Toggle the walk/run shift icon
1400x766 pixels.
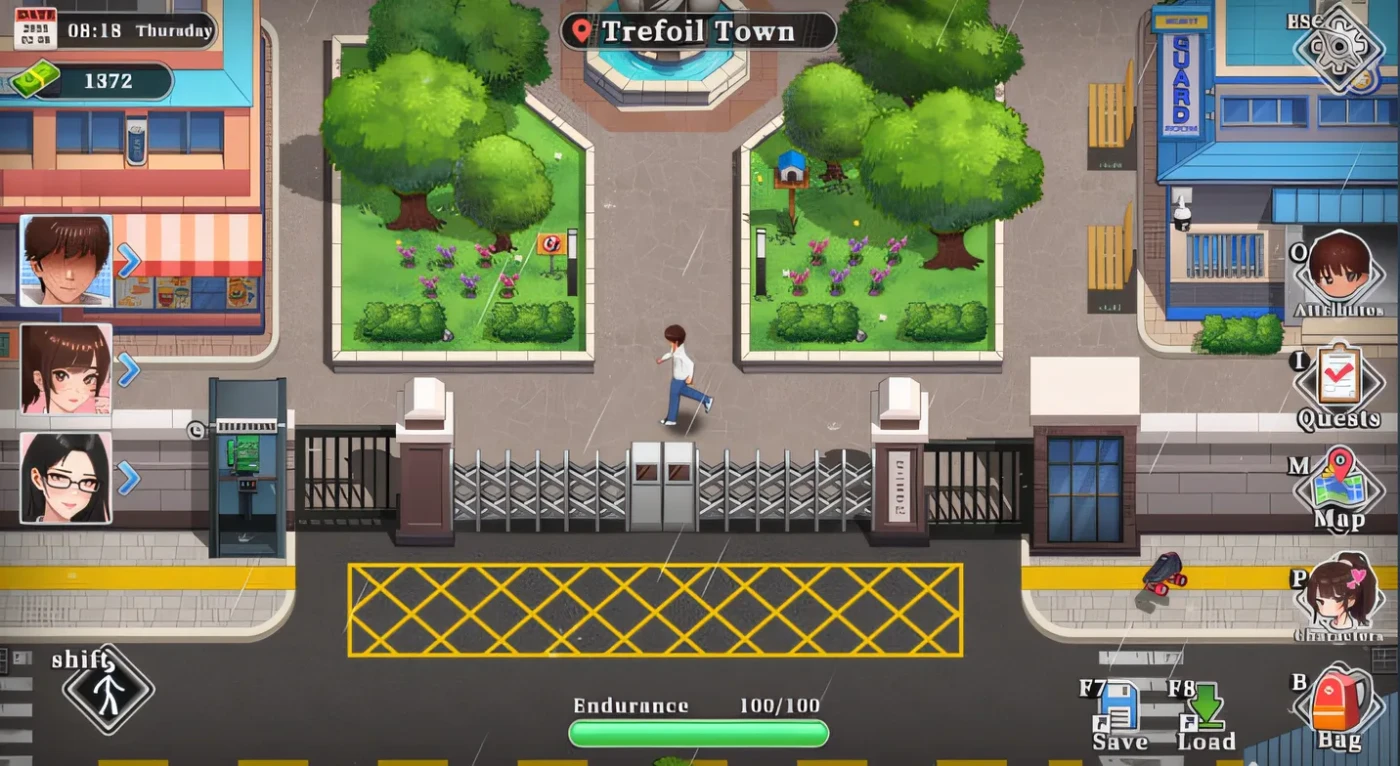[108, 689]
